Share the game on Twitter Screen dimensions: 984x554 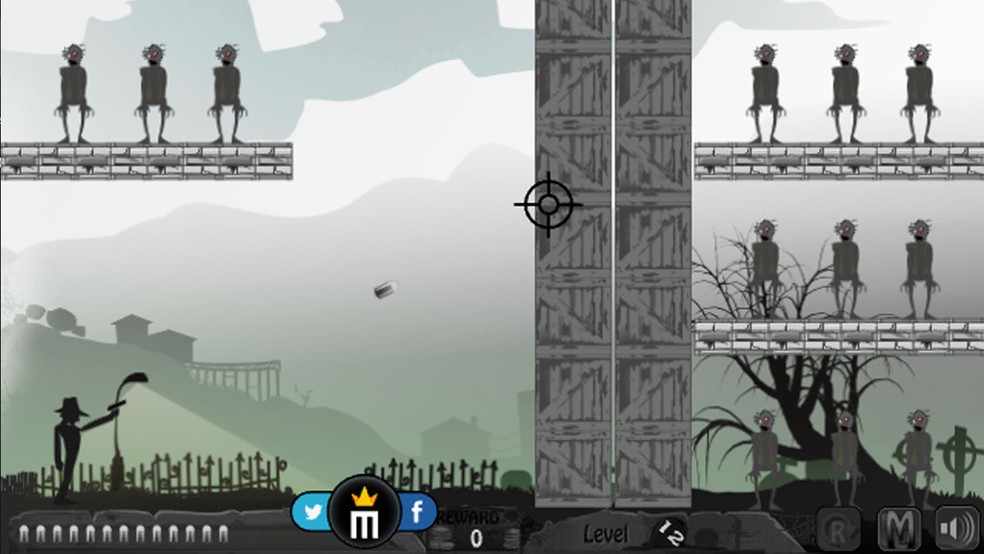click(x=313, y=513)
